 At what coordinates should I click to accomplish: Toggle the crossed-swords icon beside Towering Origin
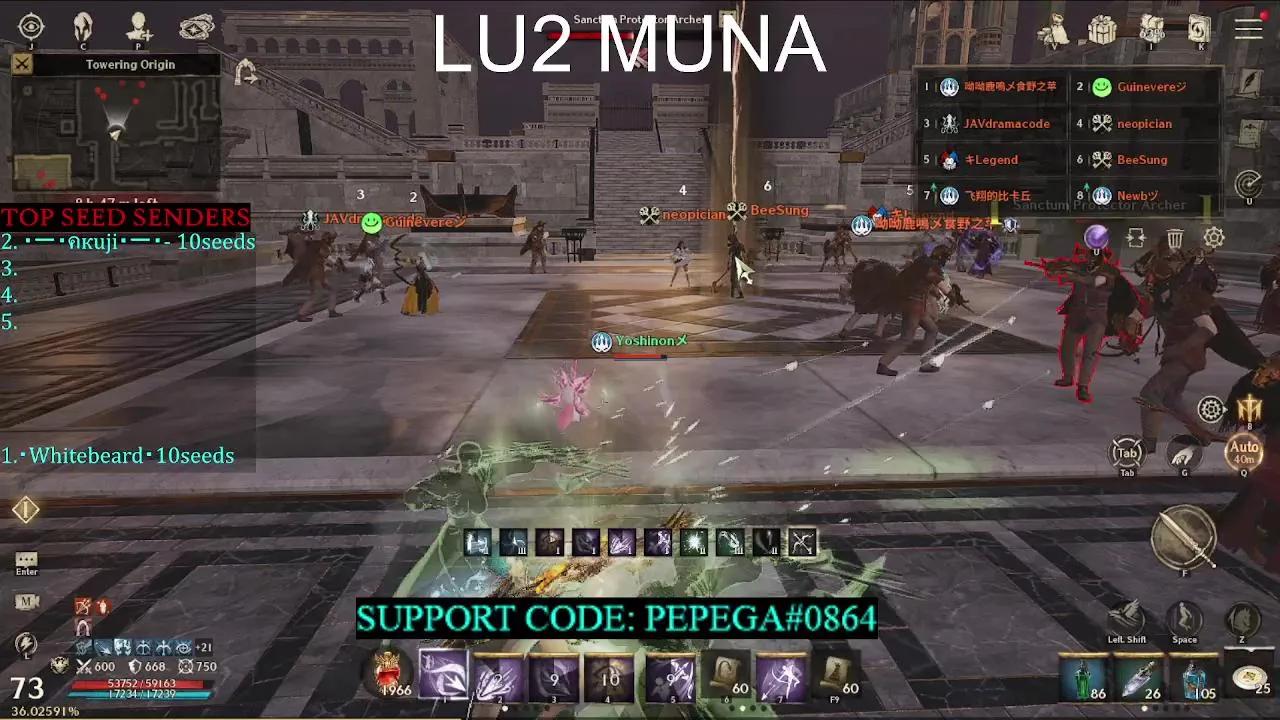pyautogui.click(x=21, y=64)
